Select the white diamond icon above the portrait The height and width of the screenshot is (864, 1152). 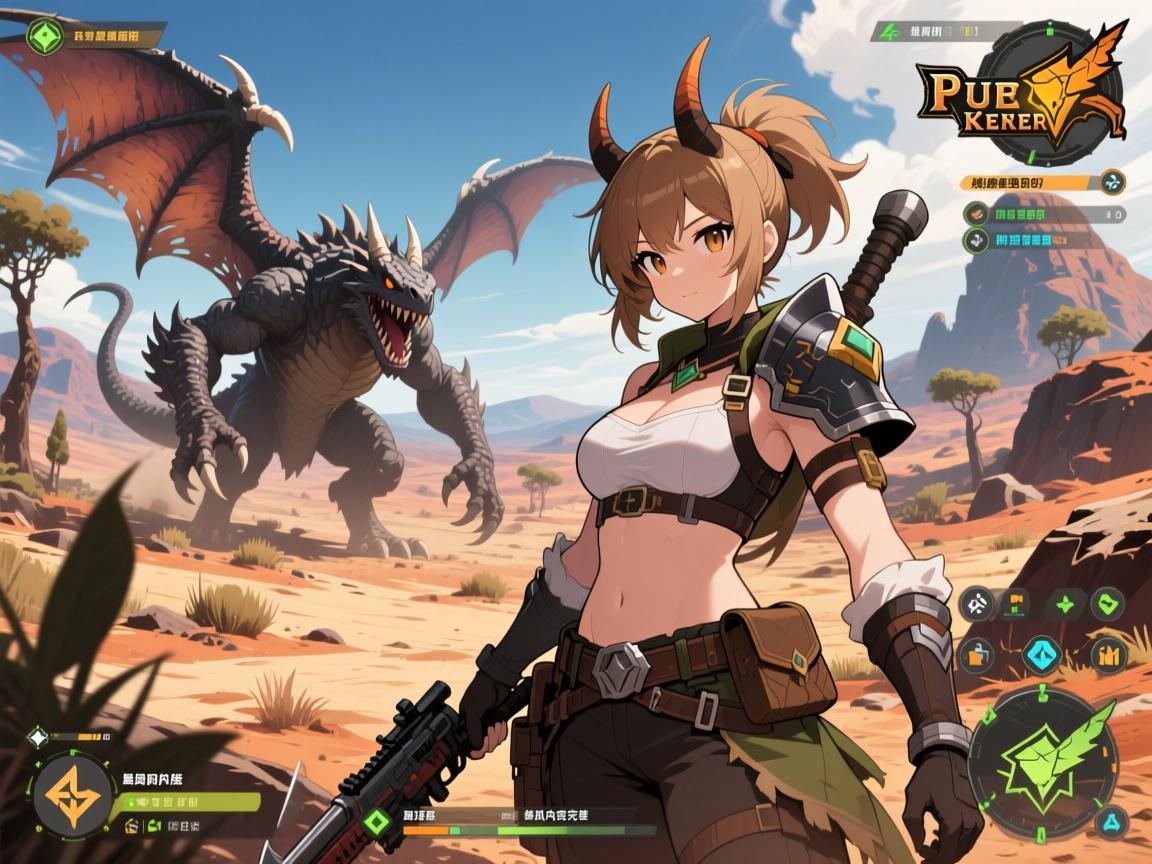point(37,738)
